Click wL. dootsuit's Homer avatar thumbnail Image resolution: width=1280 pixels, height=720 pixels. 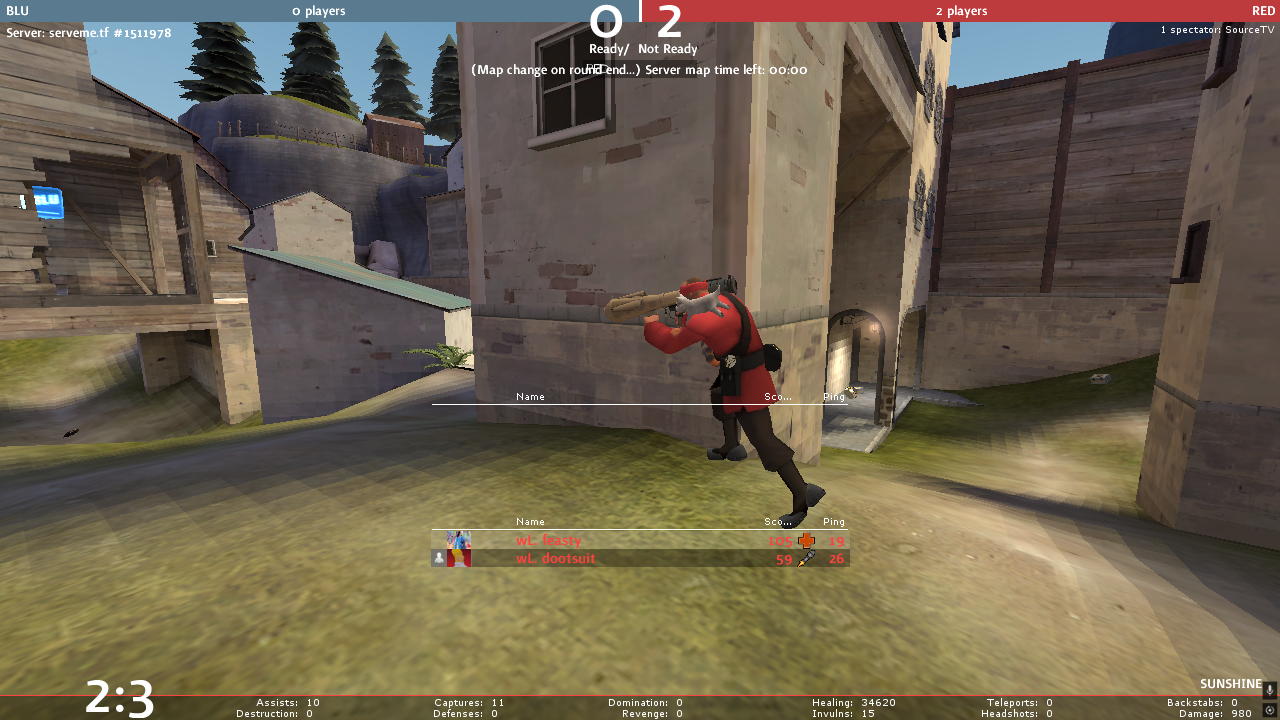pos(459,559)
